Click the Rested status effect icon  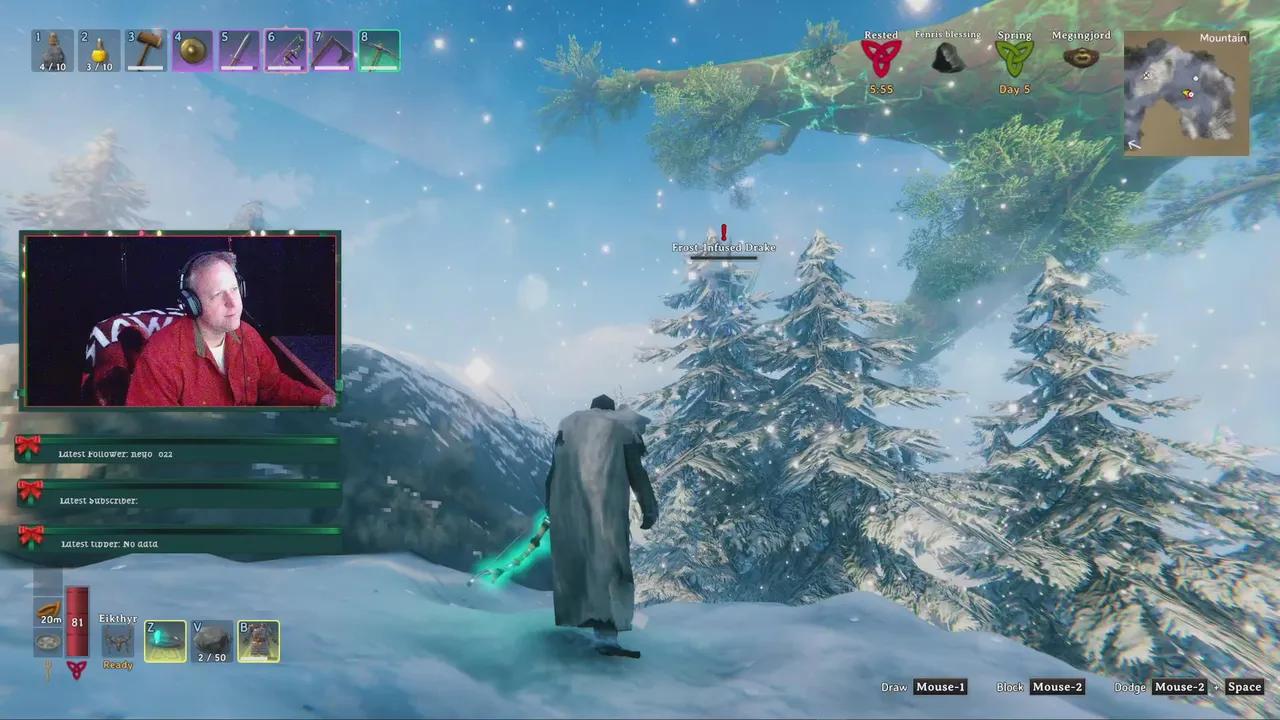pos(881,59)
